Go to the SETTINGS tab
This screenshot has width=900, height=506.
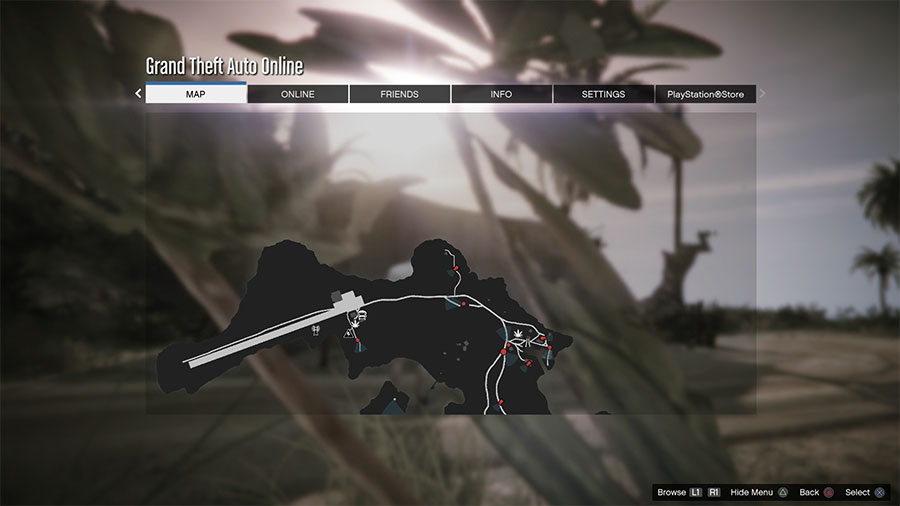[x=603, y=94]
